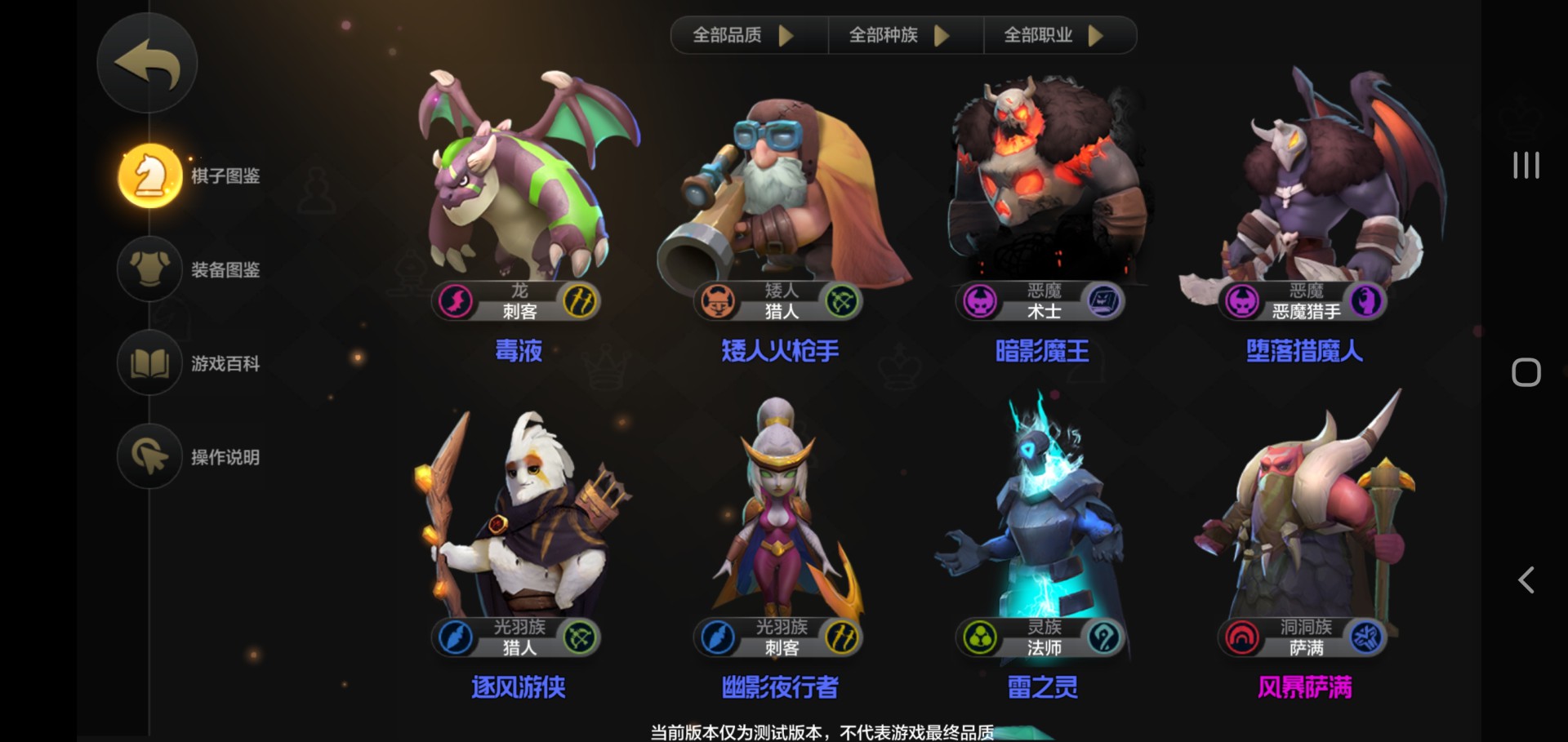Click the back arrow button
The image size is (1568, 742).
pos(147,63)
